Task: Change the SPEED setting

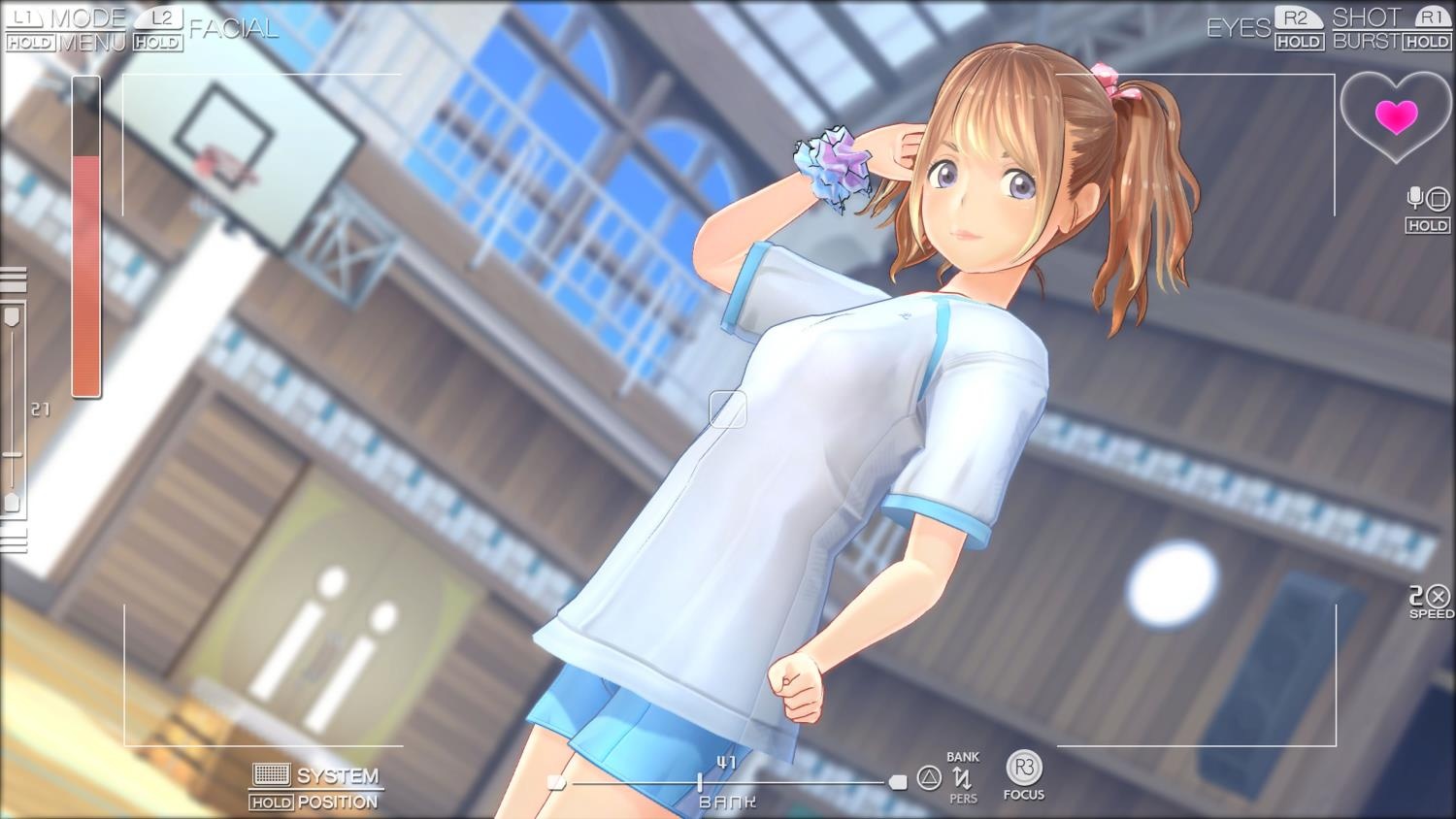Action: (1432, 599)
